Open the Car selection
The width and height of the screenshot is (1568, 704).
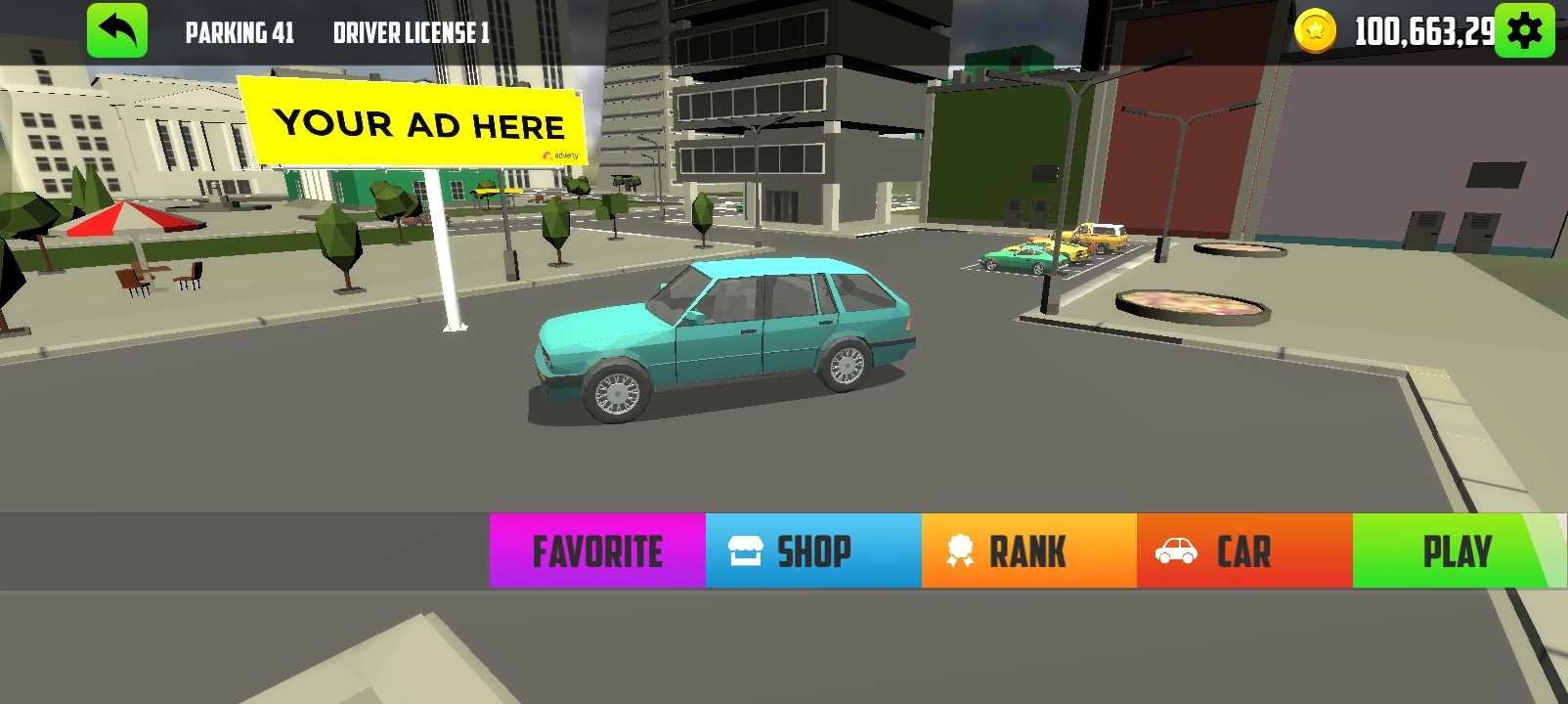(1244, 551)
